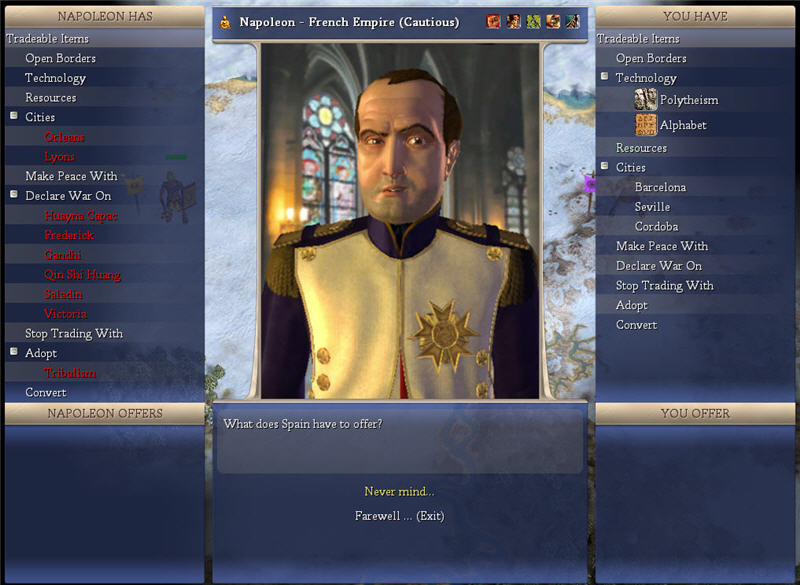This screenshot has width=800, height=585.
Task: Collapse Napoleon's Cities list
Action: click(x=14, y=116)
